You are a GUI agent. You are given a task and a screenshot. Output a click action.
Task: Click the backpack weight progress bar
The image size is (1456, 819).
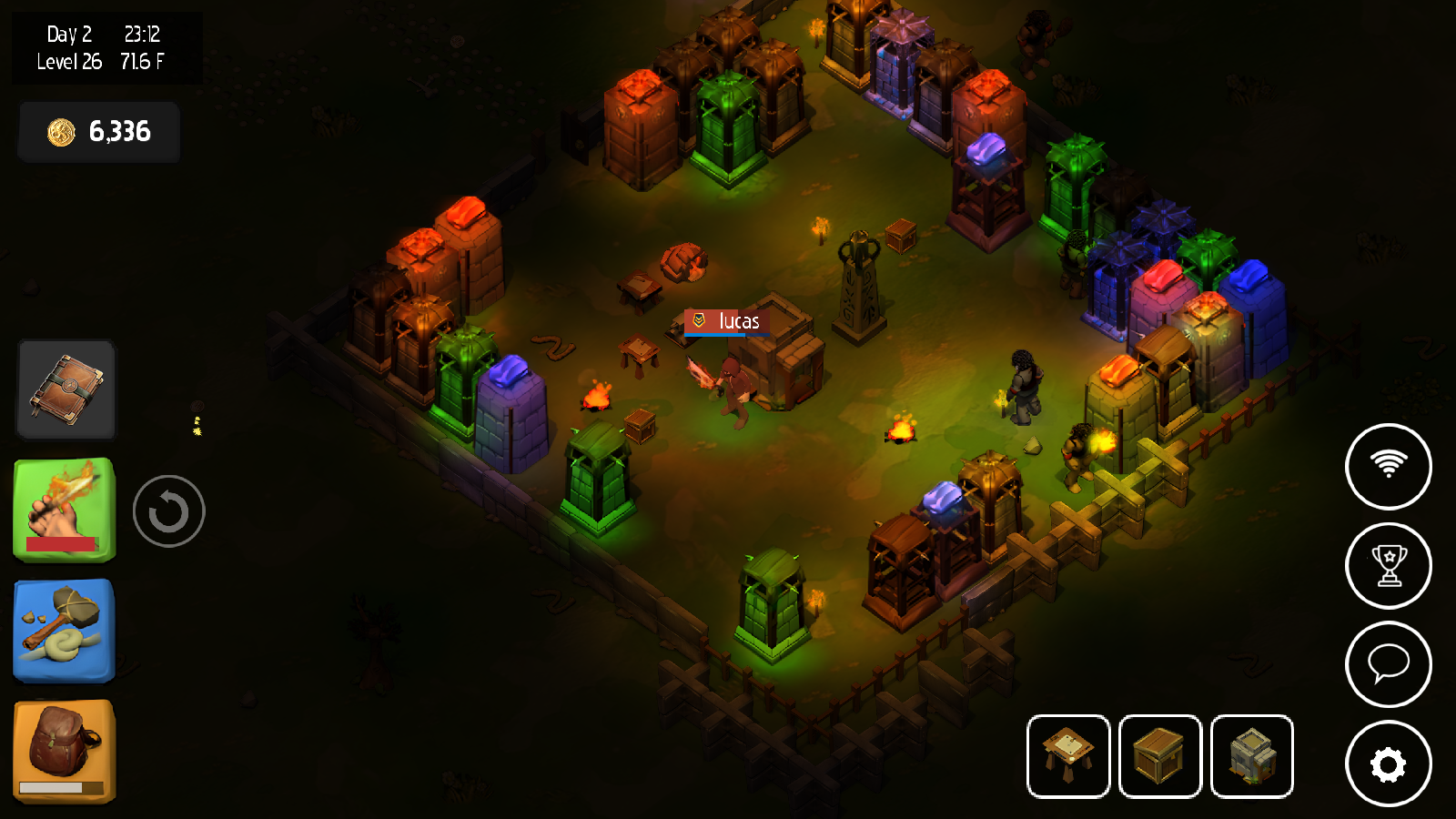(62, 788)
